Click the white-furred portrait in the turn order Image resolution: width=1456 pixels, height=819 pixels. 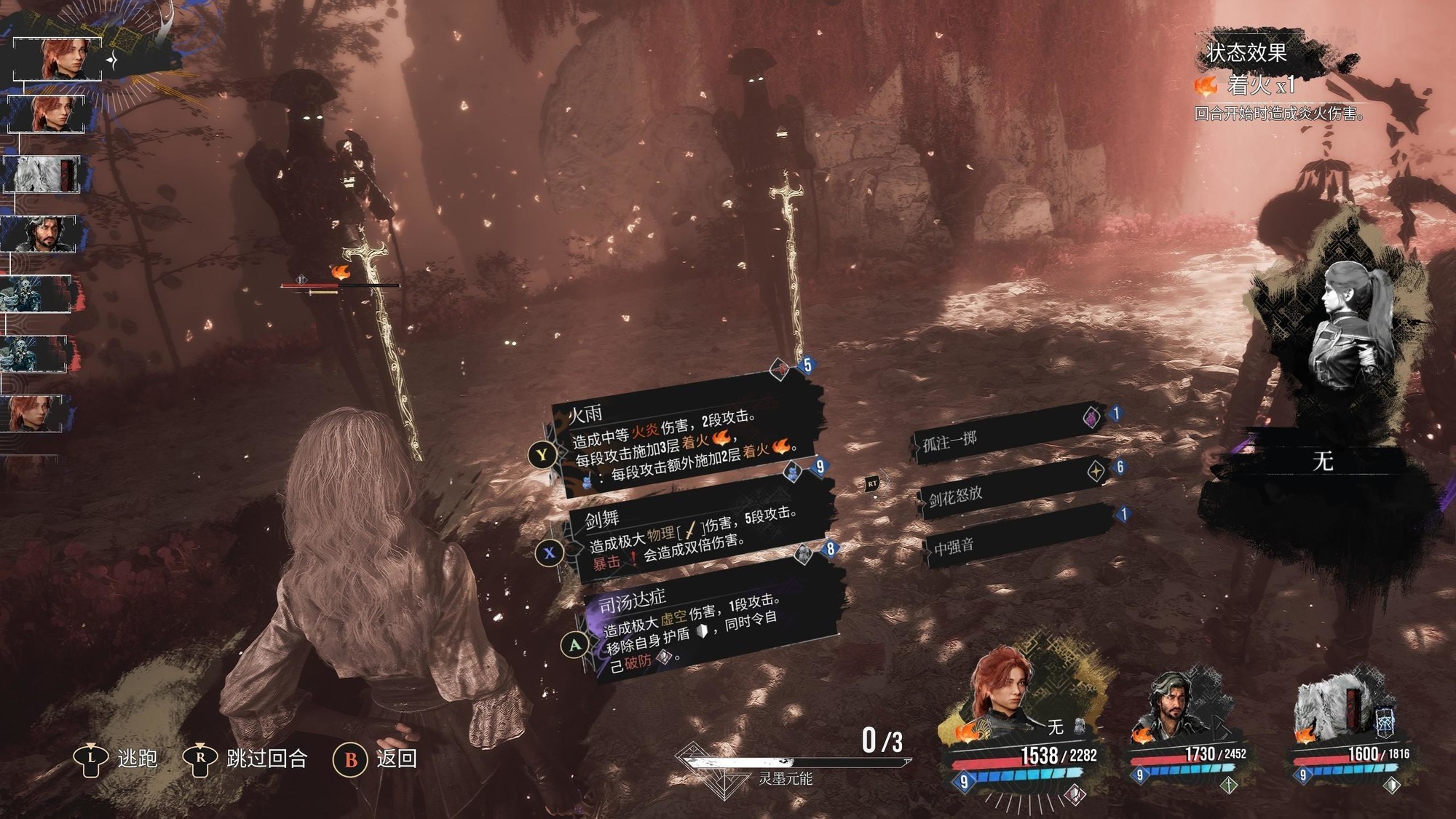(45, 175)
